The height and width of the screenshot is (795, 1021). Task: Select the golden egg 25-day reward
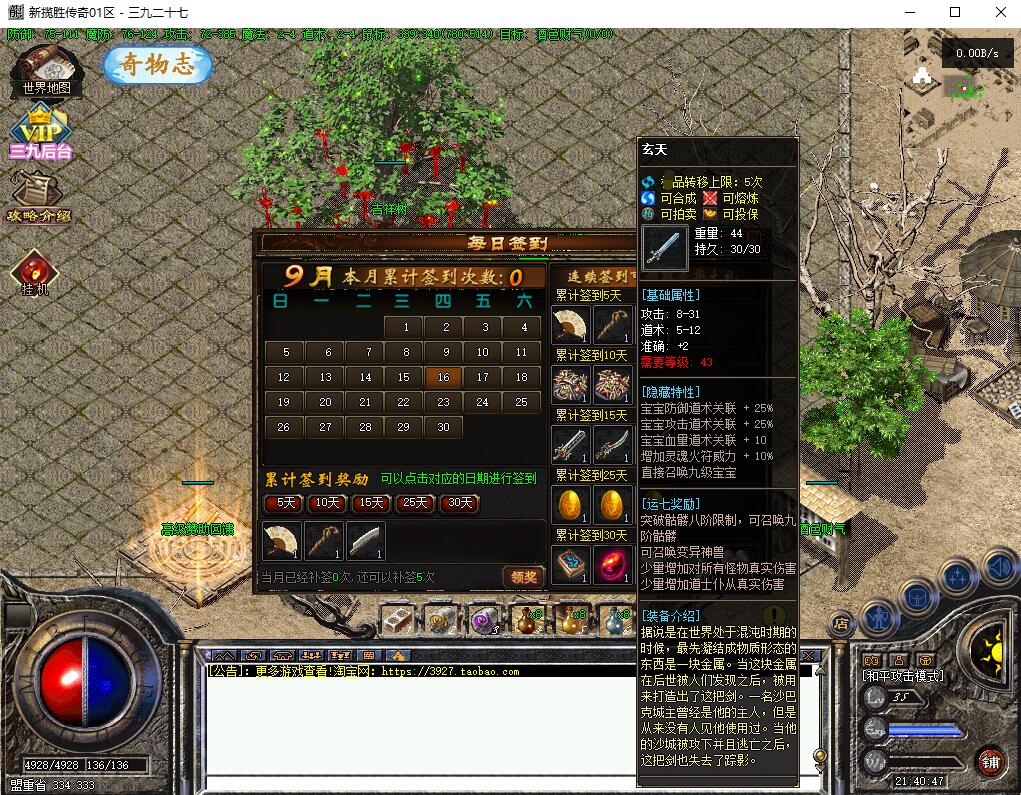(x=569, y=502)
